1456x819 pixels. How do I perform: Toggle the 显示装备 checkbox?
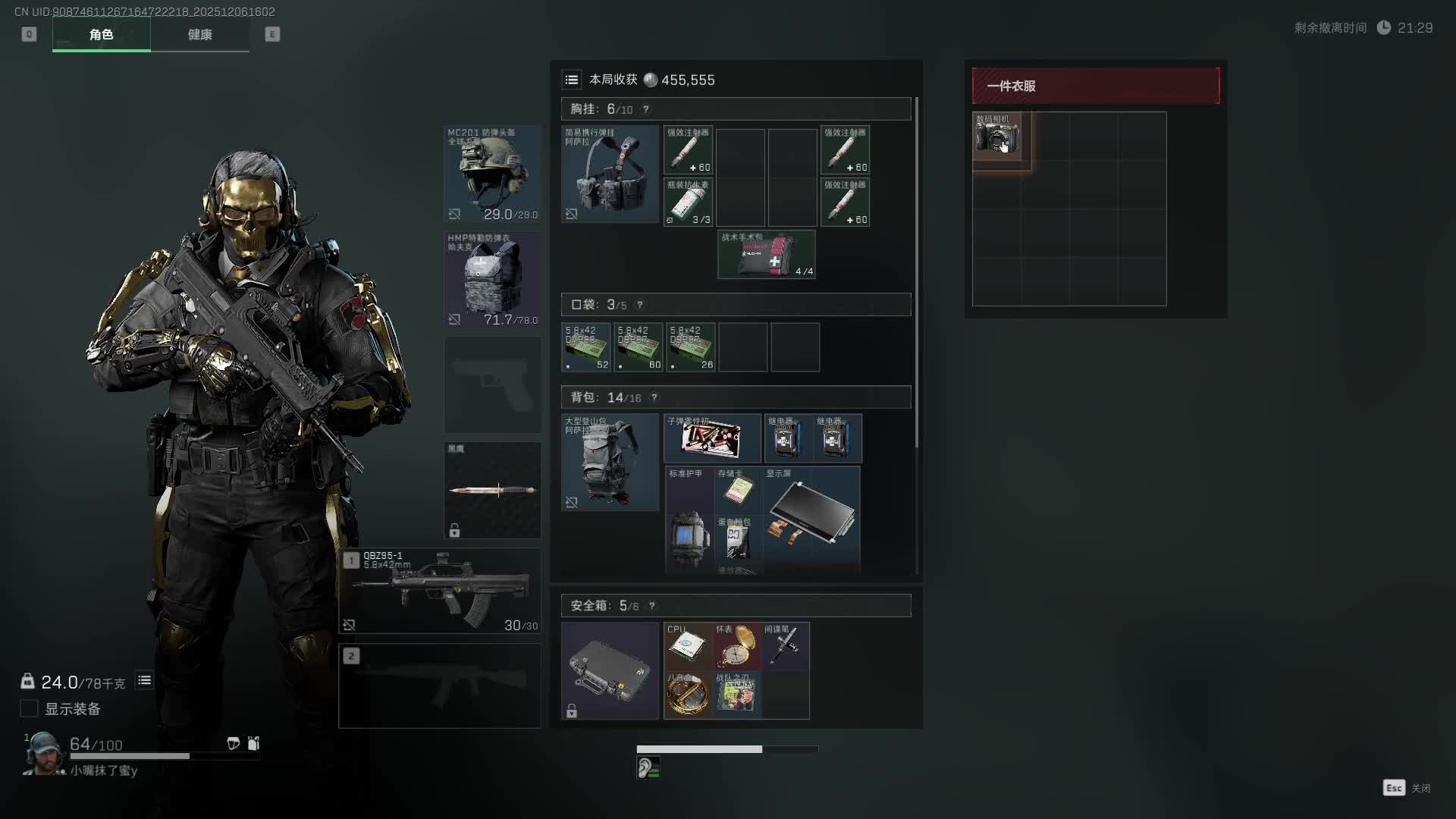coord(29,708)
